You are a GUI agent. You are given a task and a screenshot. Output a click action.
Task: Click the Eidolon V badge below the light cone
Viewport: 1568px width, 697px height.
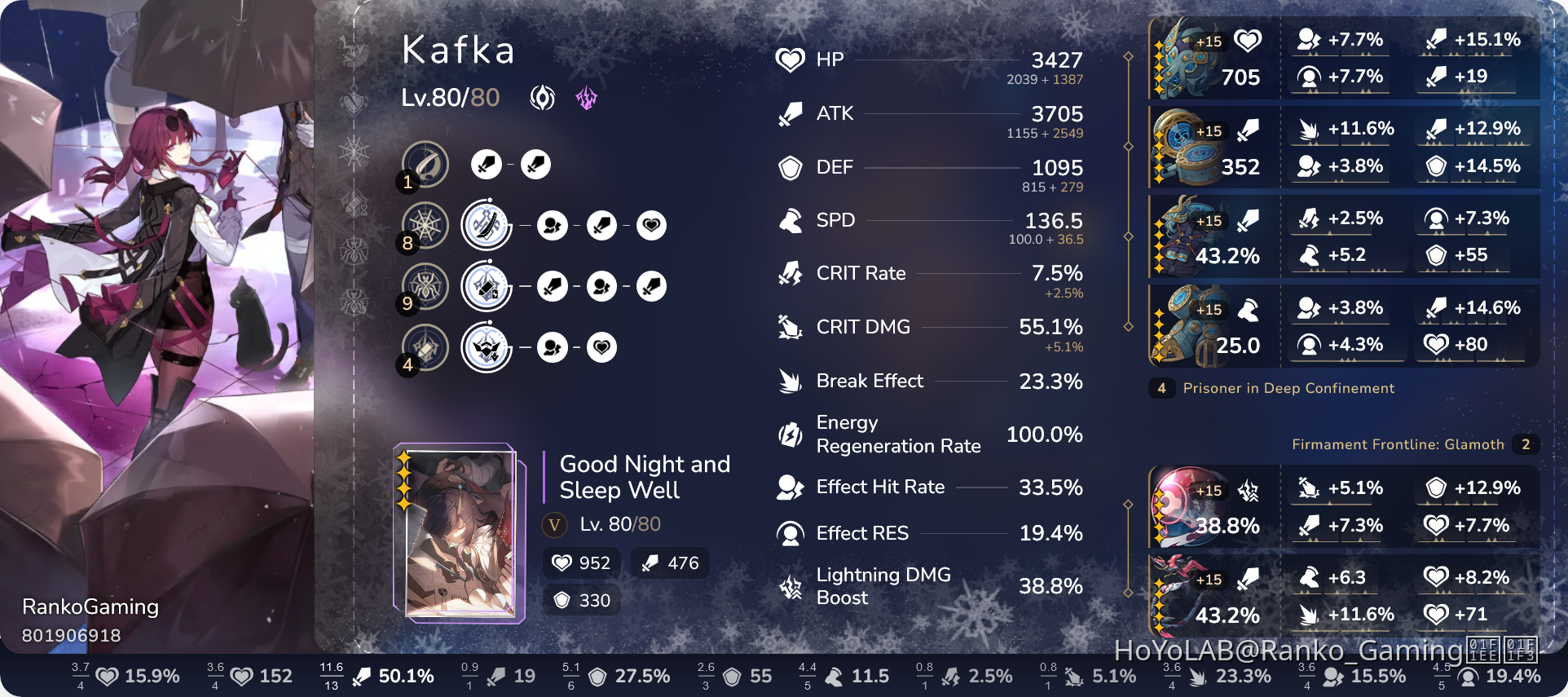click(554, 525)
